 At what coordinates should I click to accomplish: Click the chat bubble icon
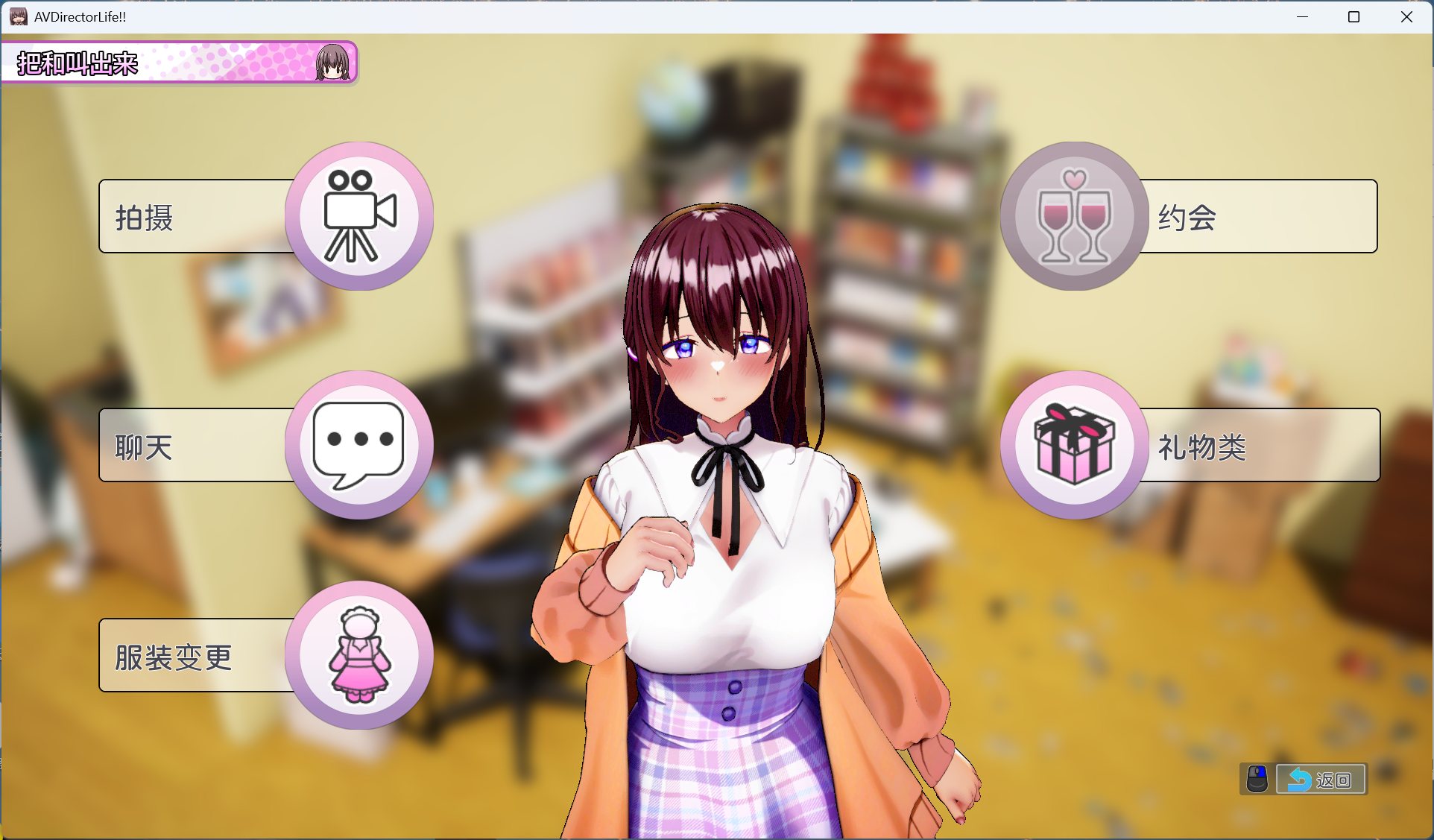pyautogui.click(x=358, y=443)
